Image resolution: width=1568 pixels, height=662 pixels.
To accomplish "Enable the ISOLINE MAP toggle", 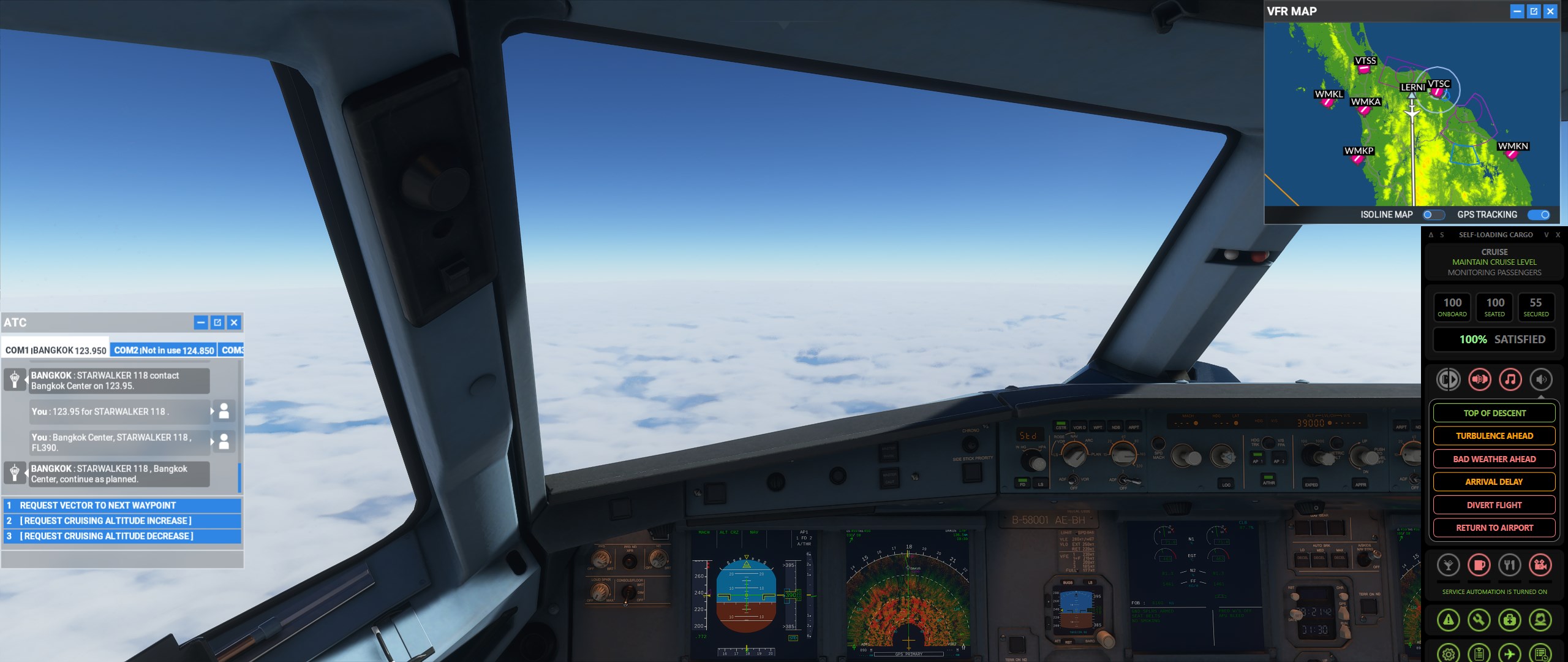I will pos(1433,215).
